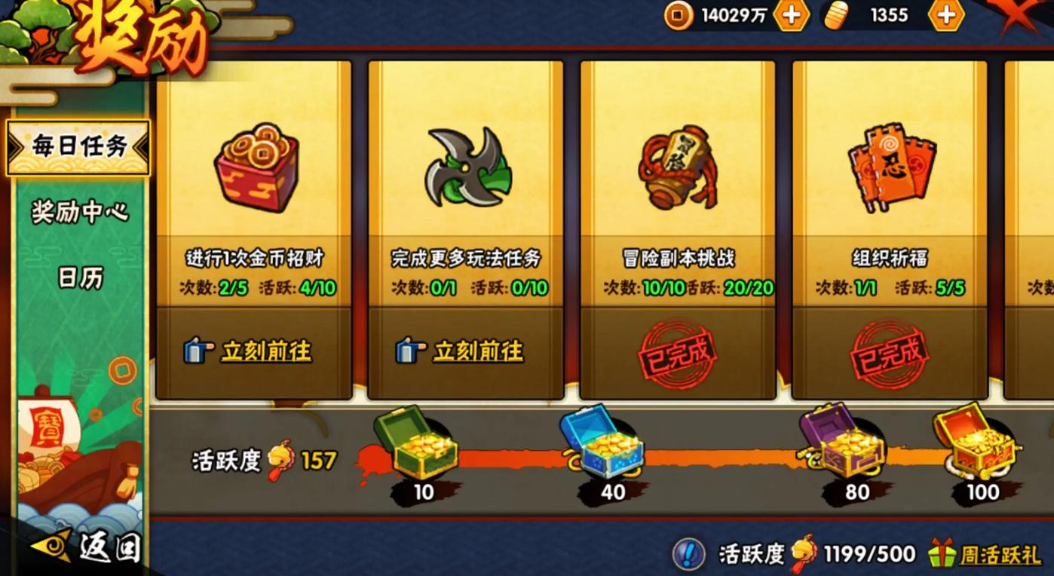Add more gold ingots with plus button
1054x576 pixels.
(x=945, y=15)
